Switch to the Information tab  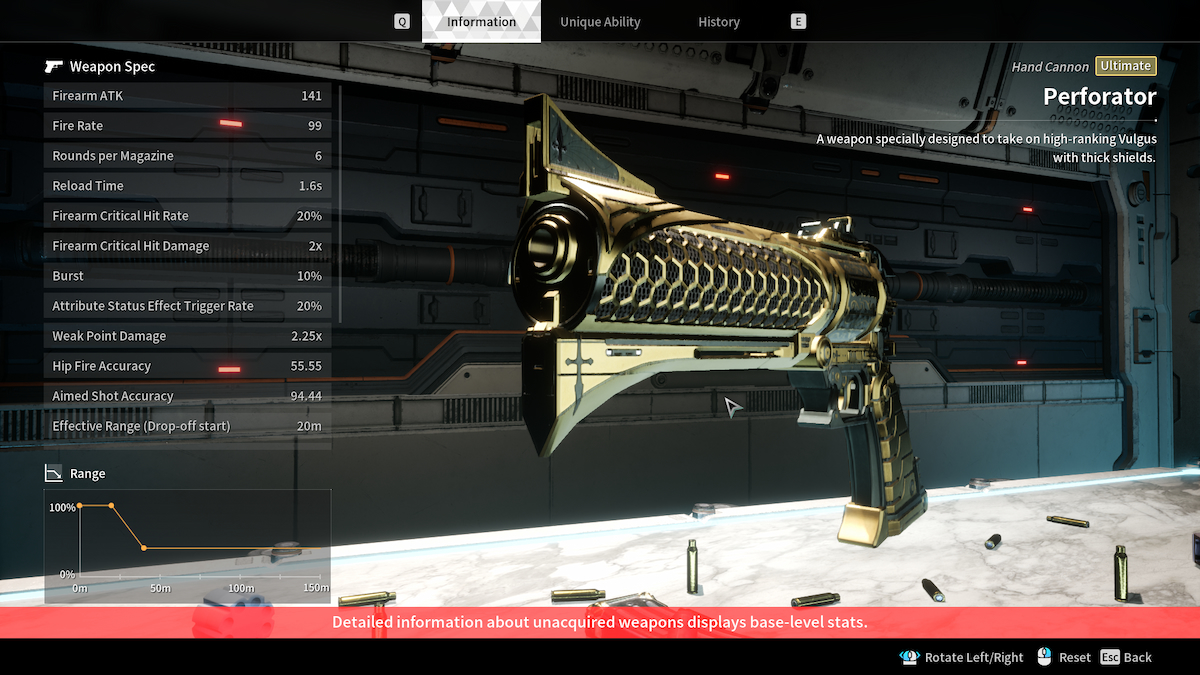click(x=481, y=22)
